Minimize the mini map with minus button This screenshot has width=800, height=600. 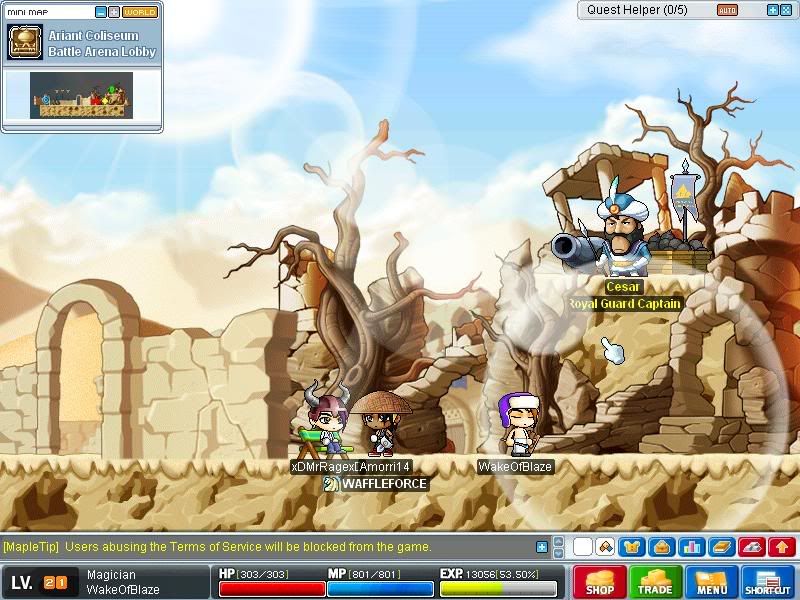coord(100,12)
